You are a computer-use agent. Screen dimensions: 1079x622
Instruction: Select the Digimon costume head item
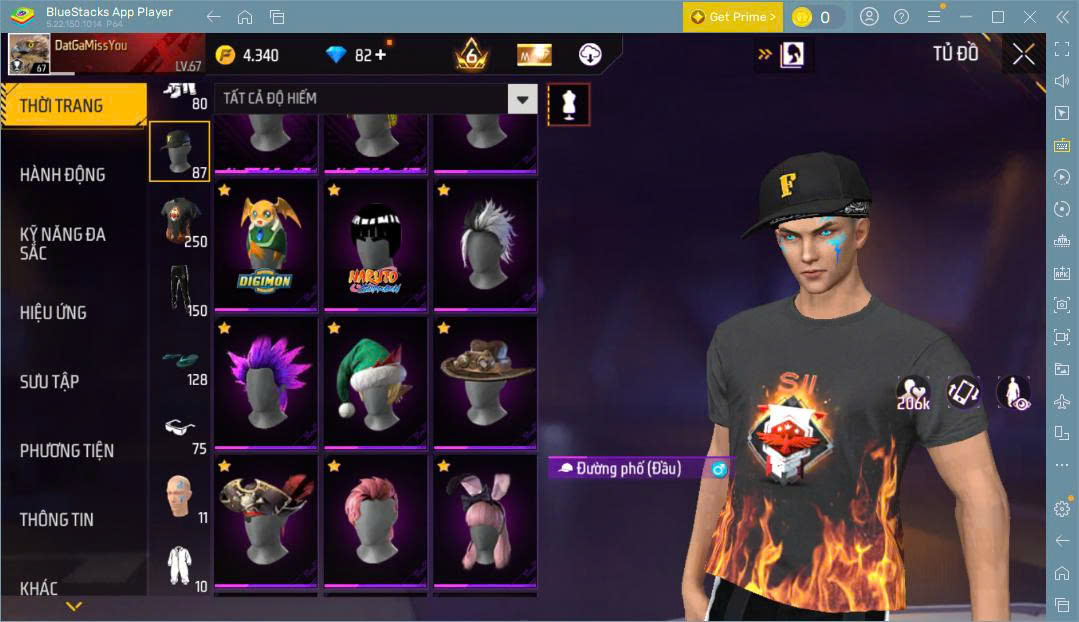click(x=265, y=243)
